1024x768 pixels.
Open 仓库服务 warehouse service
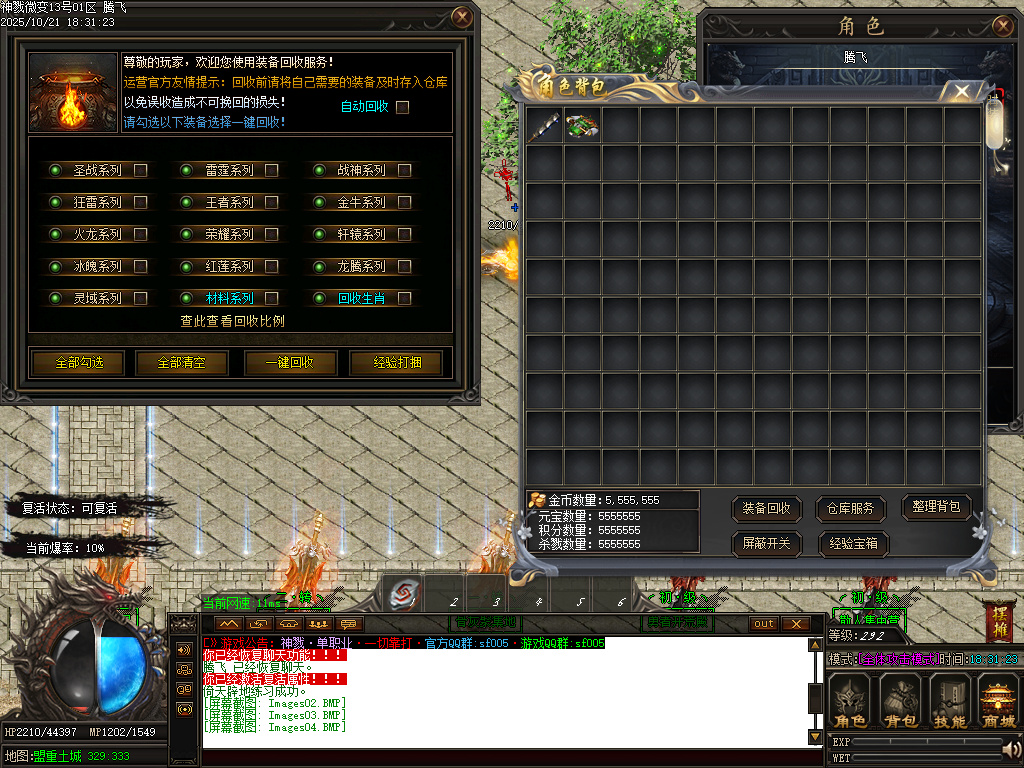pos(852,509)
